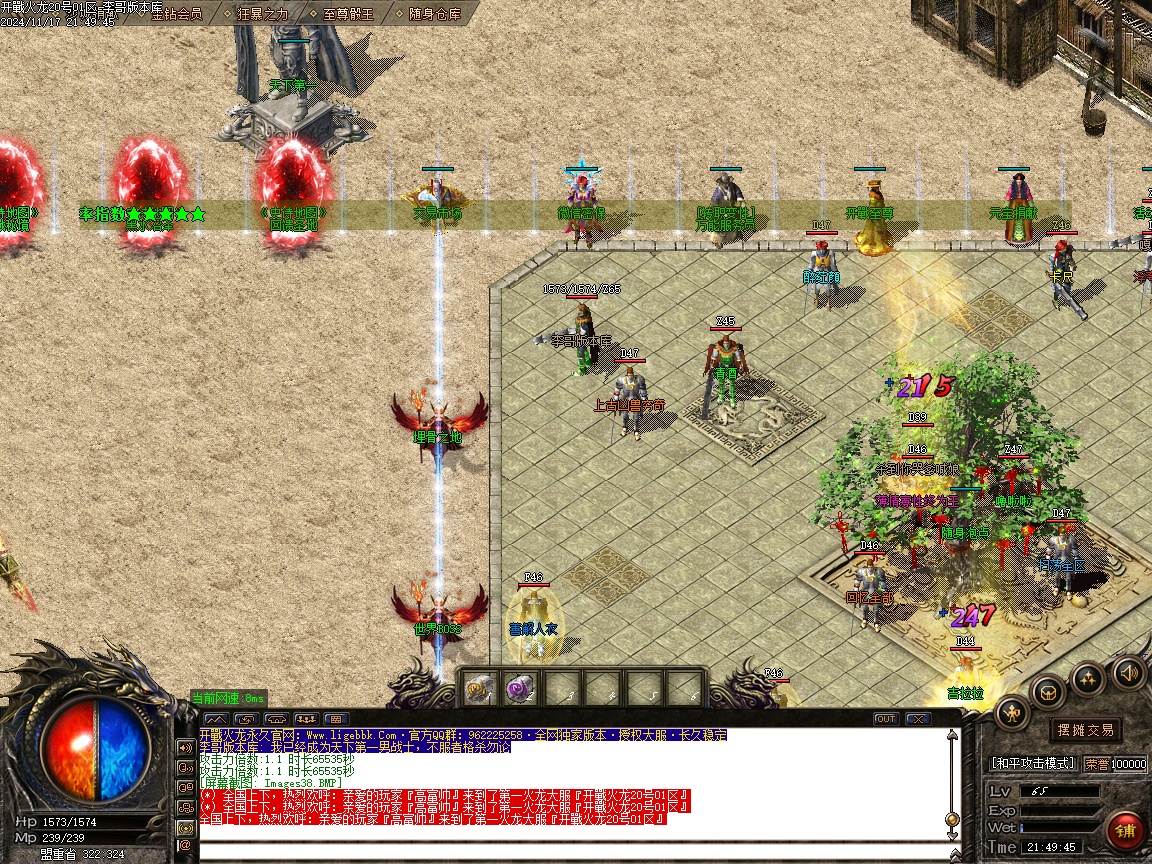Image resolution: width=1152 pixels, height=864 pixels.
Task: Use the purple scroll in hotbar slot two
Action: (519, 688)
